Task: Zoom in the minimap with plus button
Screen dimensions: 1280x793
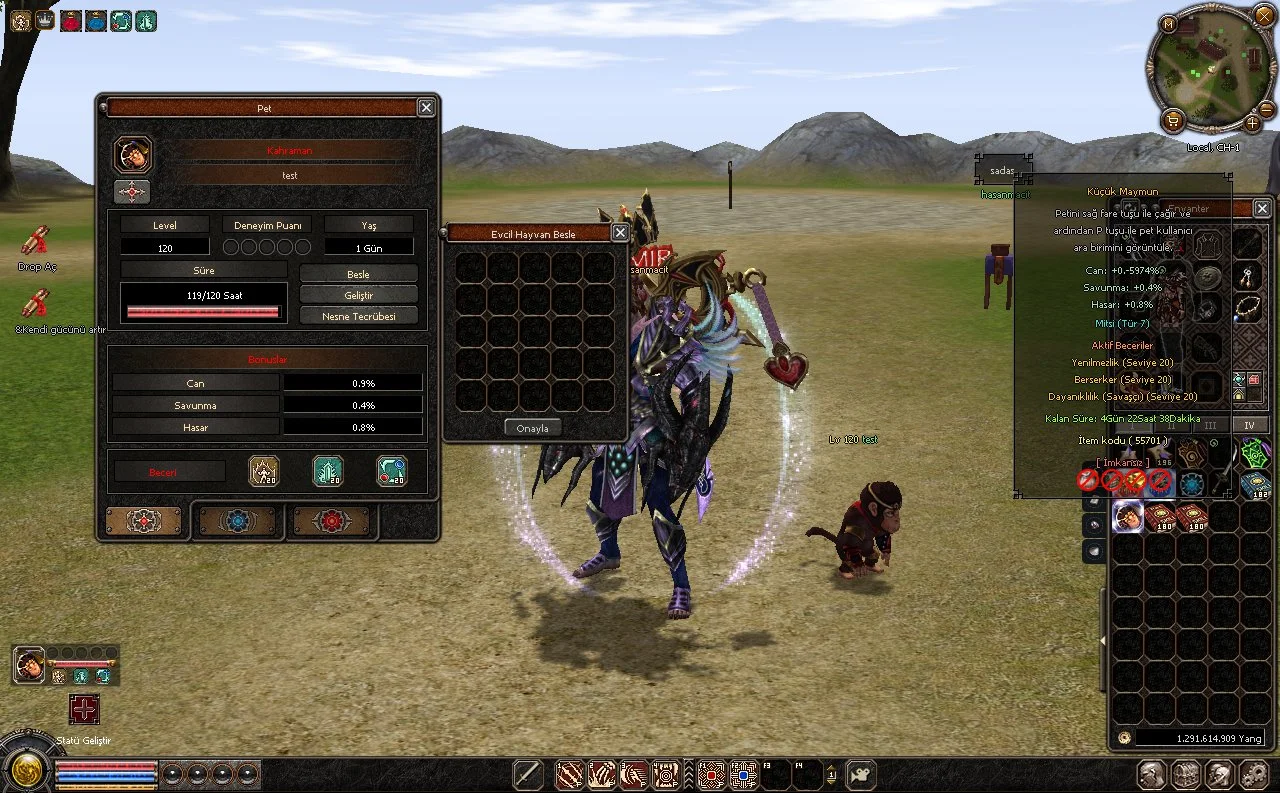Action: coord(1253,124)
